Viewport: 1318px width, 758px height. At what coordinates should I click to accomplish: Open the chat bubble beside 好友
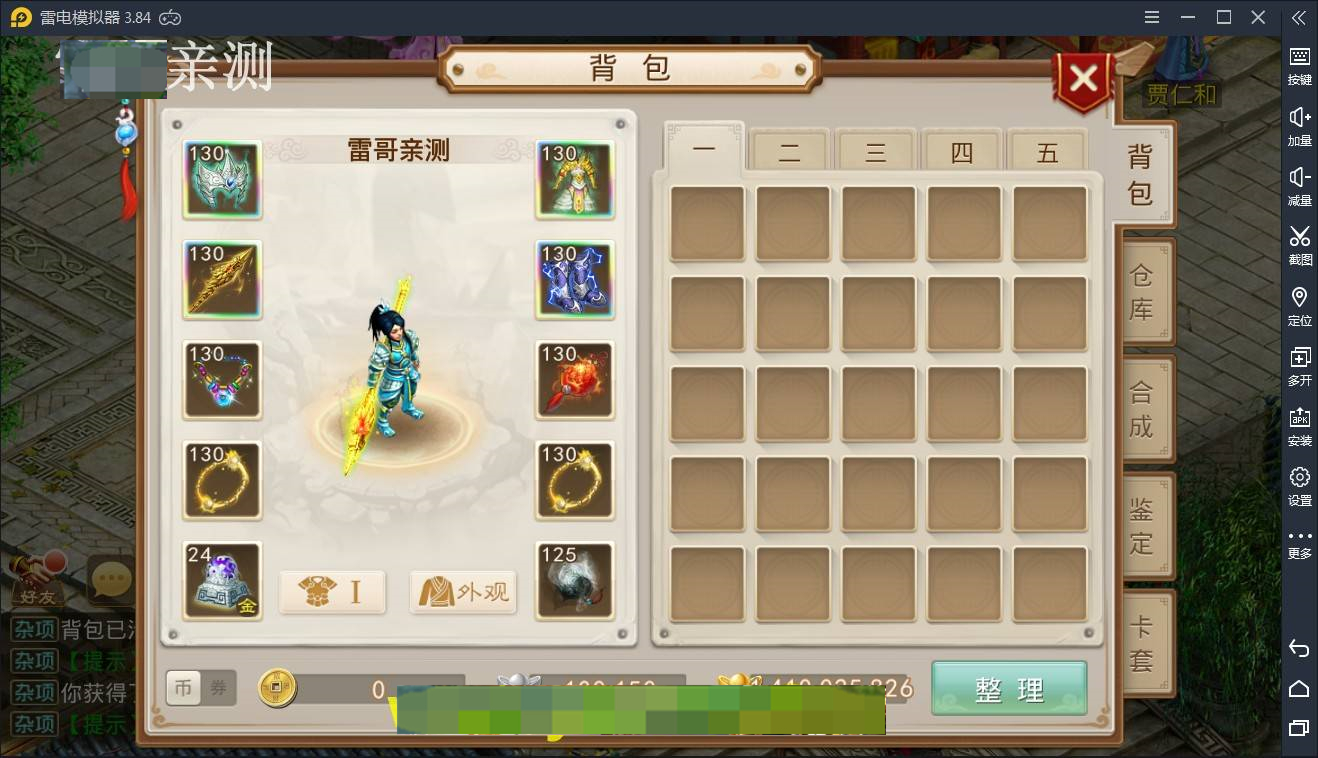(110, 577)
